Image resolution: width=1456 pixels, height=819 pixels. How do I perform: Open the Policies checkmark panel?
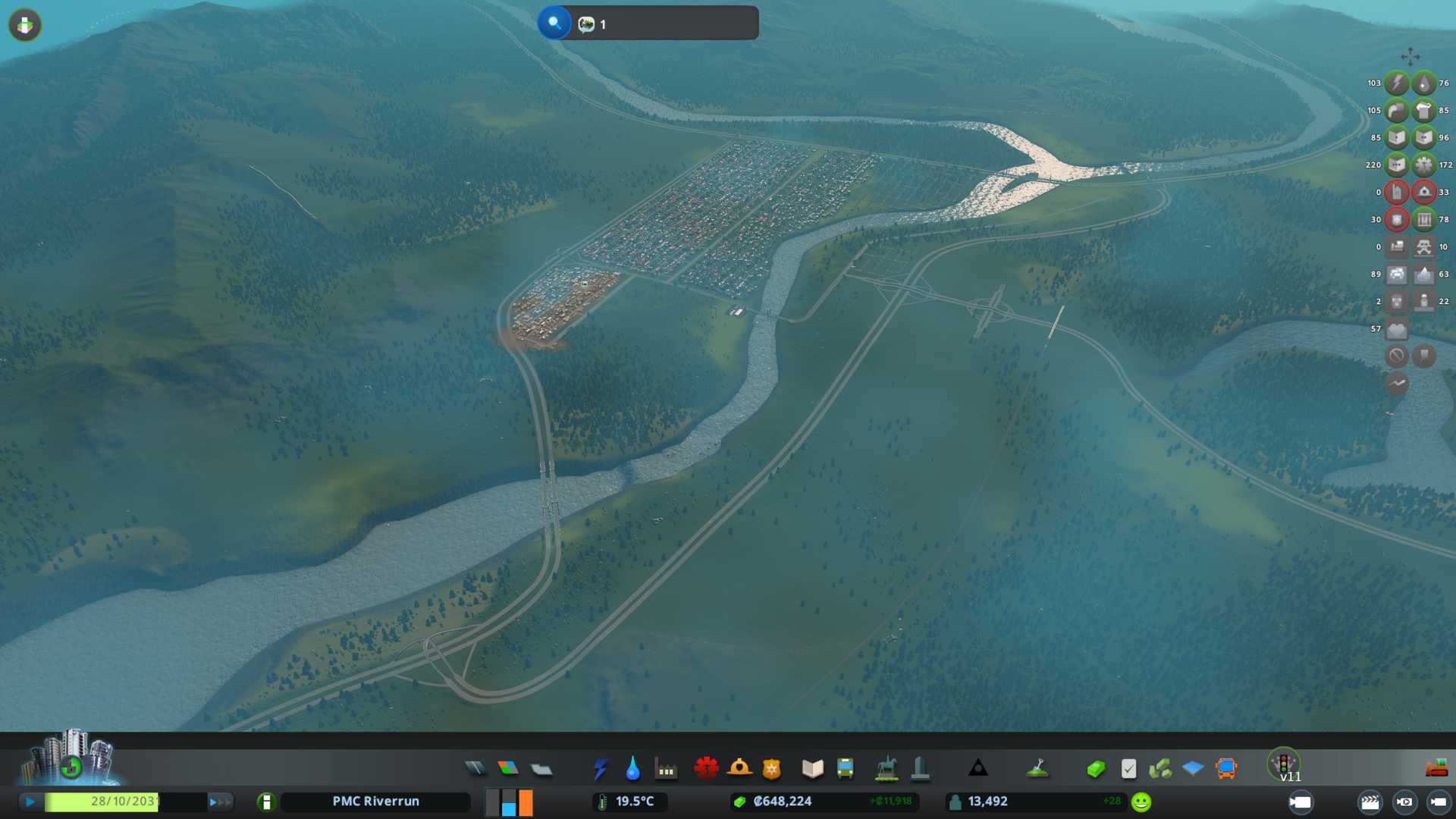[1128, 769]
